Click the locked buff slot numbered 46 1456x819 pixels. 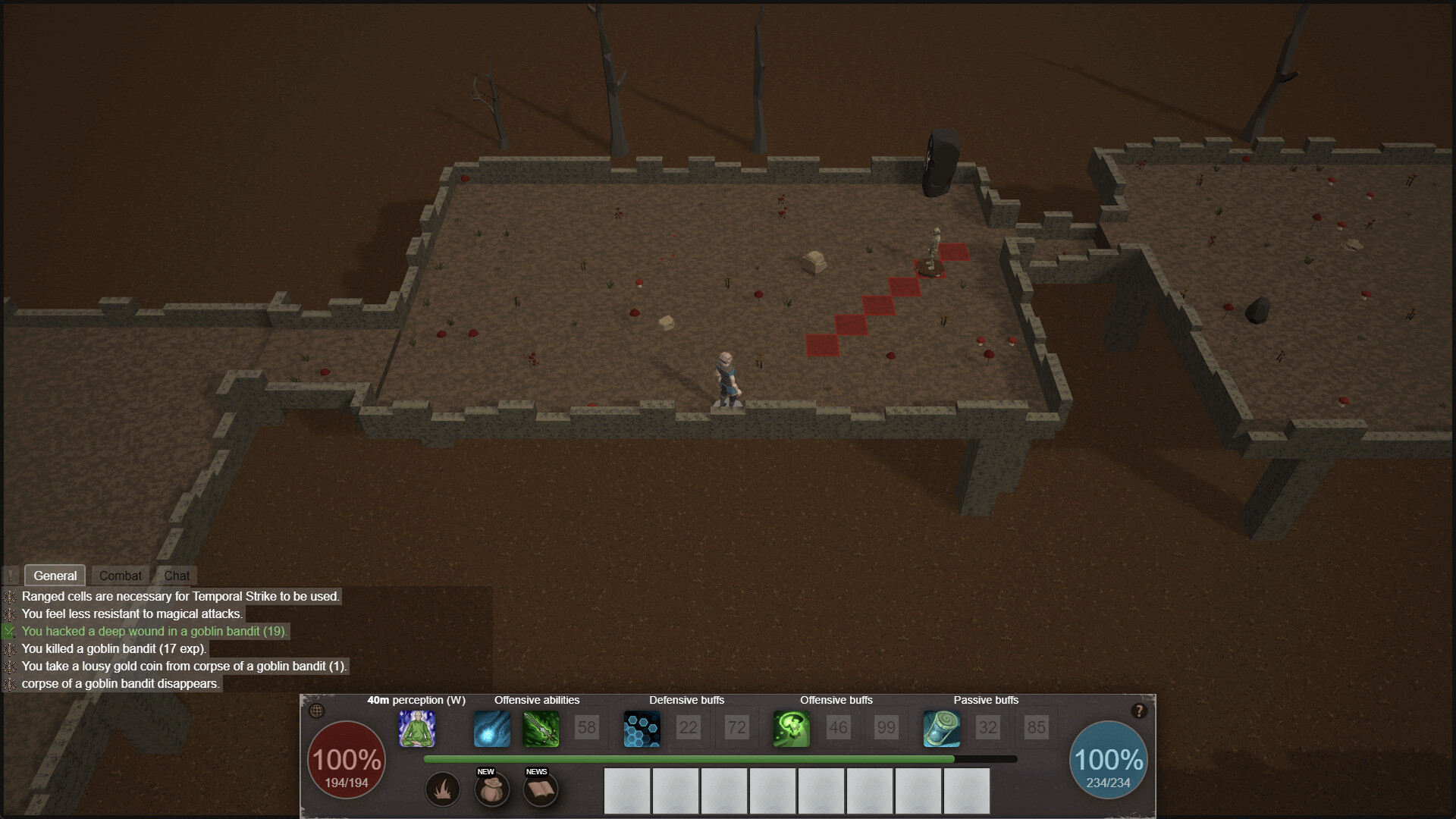pos(838,729)
